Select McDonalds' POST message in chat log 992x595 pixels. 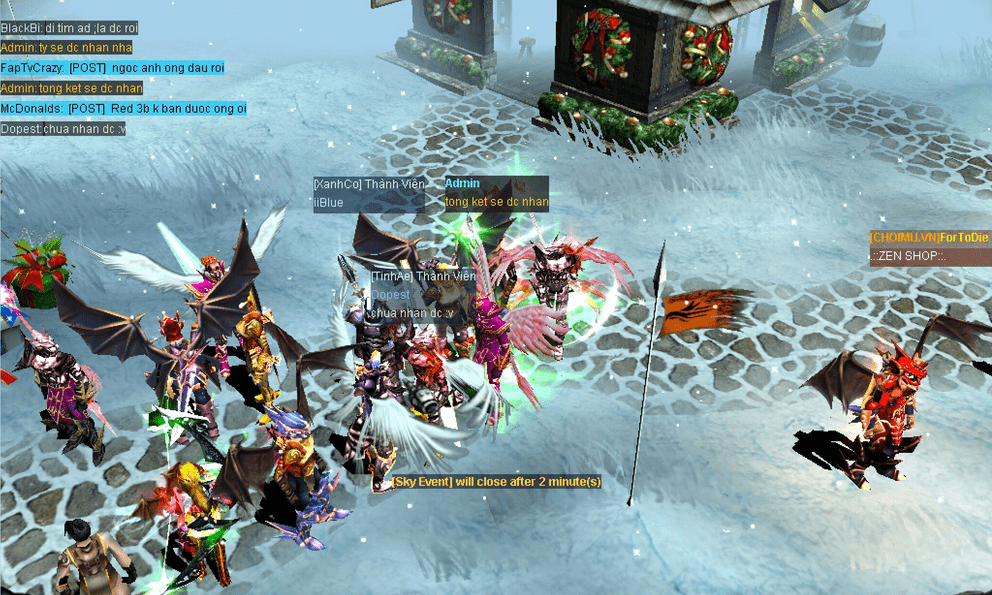(123, 108)
